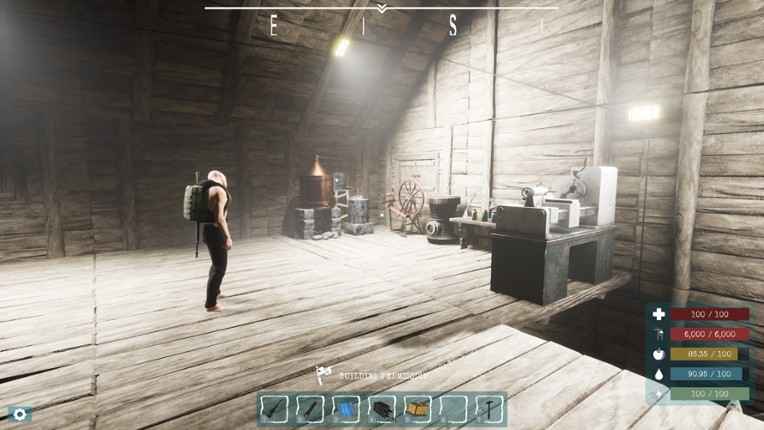Select the tool in hotbar slot 2

tap(312, 409)
